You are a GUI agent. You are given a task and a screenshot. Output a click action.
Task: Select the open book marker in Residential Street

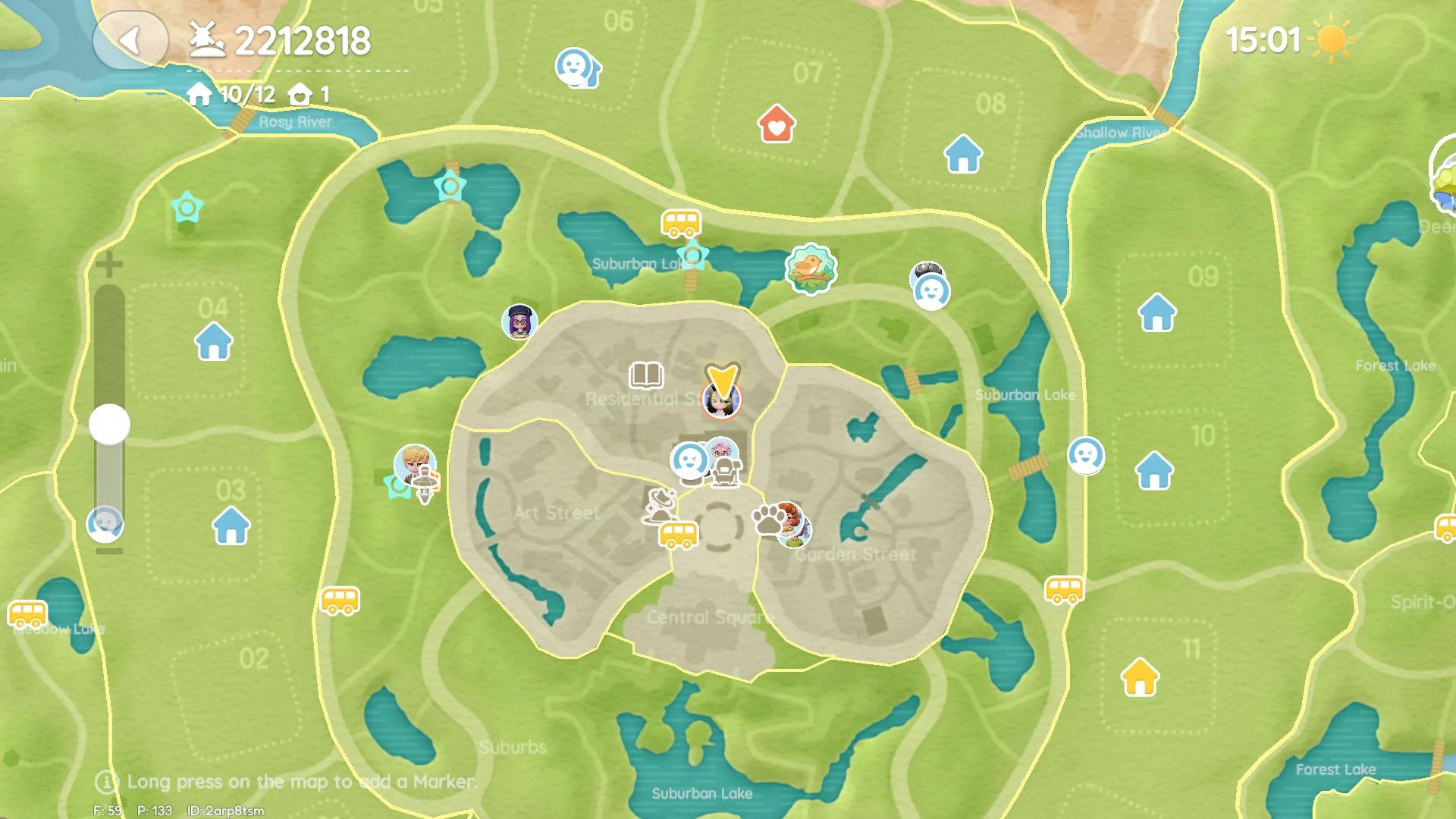click(x=646, y=375)
